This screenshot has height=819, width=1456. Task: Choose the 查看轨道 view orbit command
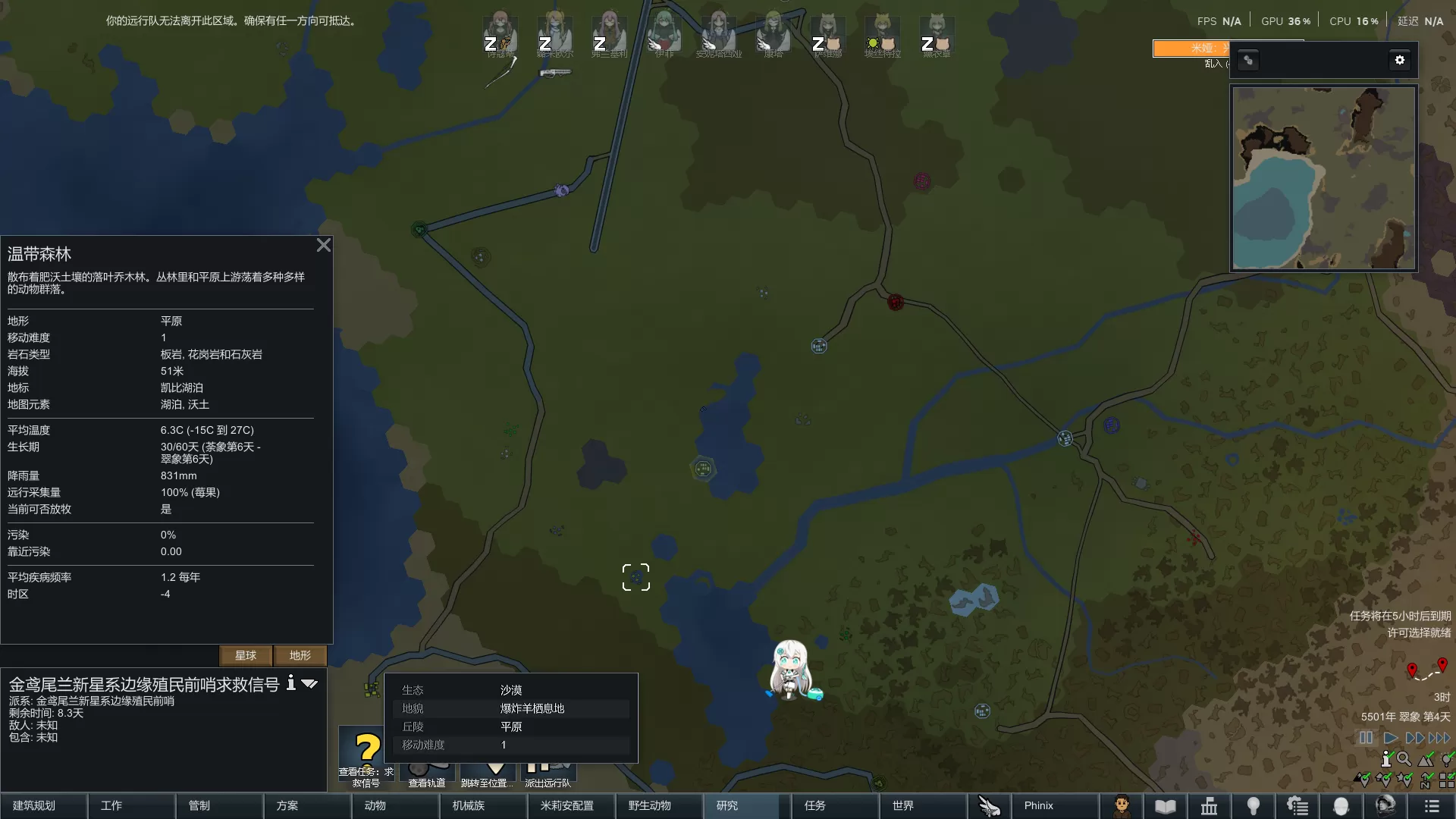[x=427, y=775]
